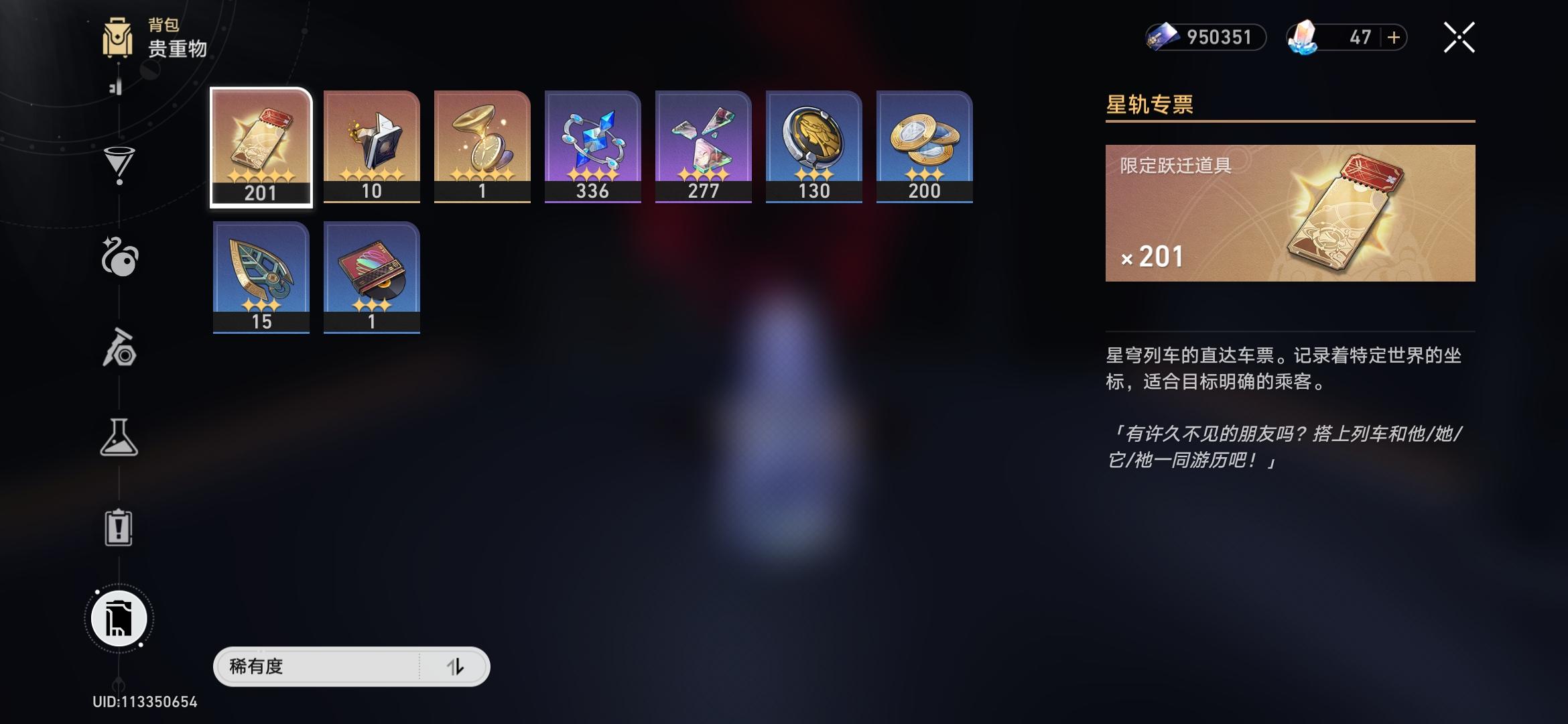Click the Stellar Jade plus button

[1395, 38]
